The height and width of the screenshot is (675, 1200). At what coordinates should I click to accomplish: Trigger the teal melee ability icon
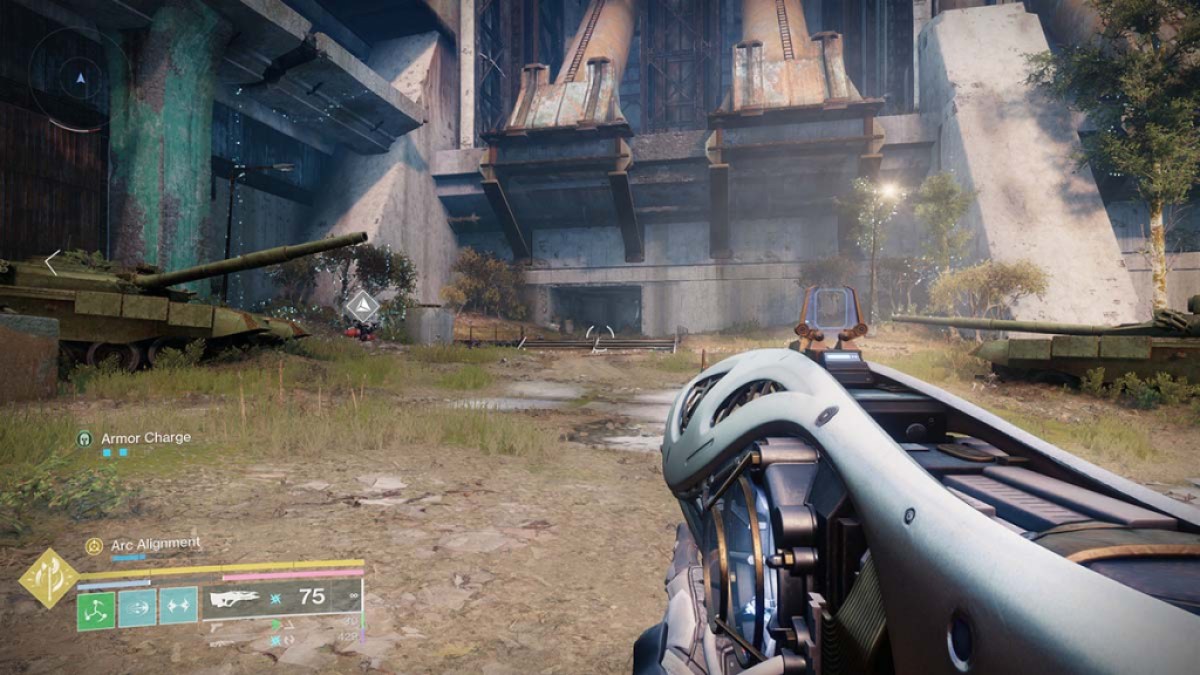tap(137, 607)
